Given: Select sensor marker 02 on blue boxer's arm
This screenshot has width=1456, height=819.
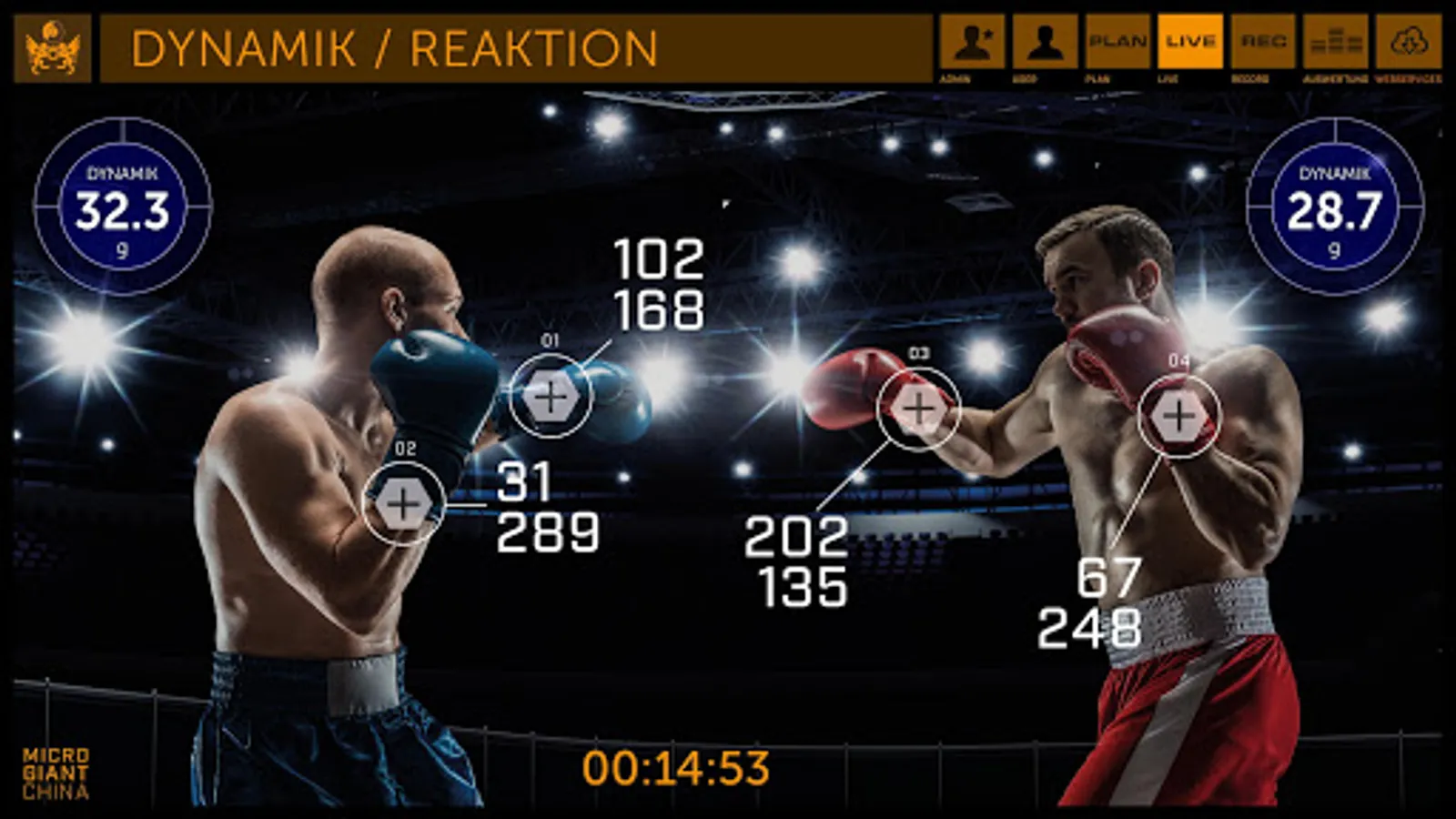Looking at the screenshot, I should (x=403, y=503).
